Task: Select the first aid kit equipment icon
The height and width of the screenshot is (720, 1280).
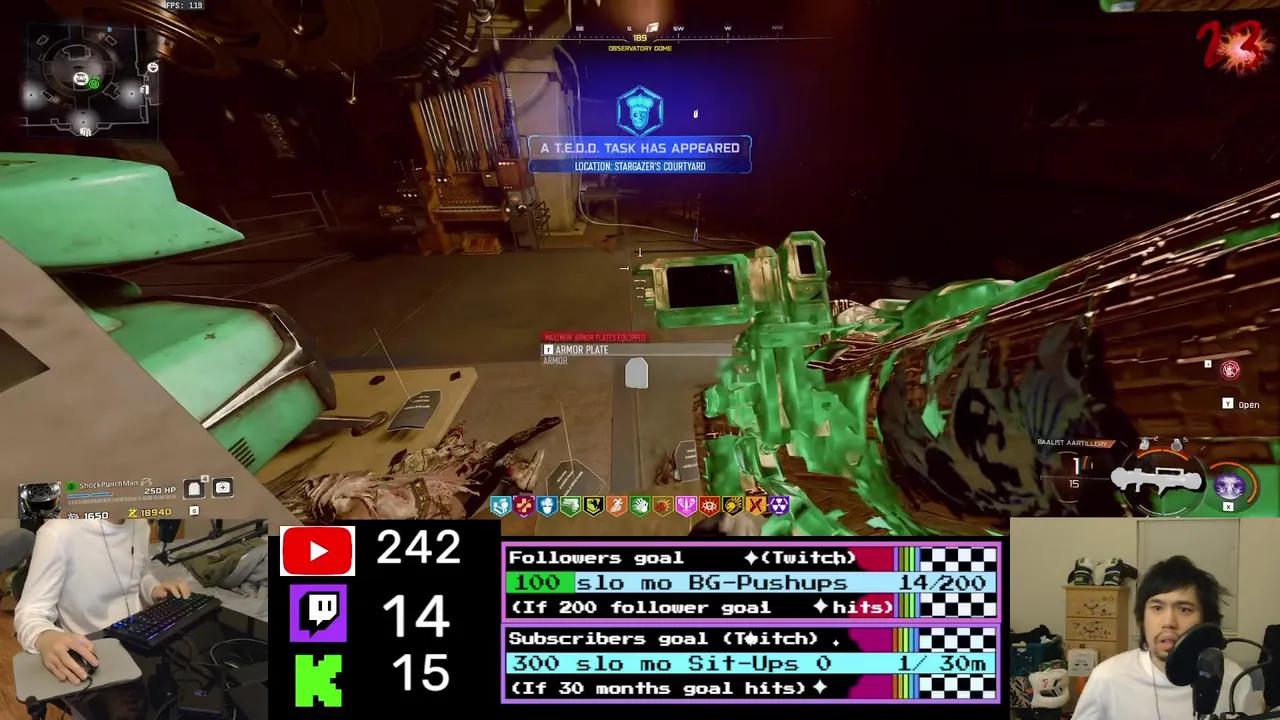Action: (x=222, y=488)
